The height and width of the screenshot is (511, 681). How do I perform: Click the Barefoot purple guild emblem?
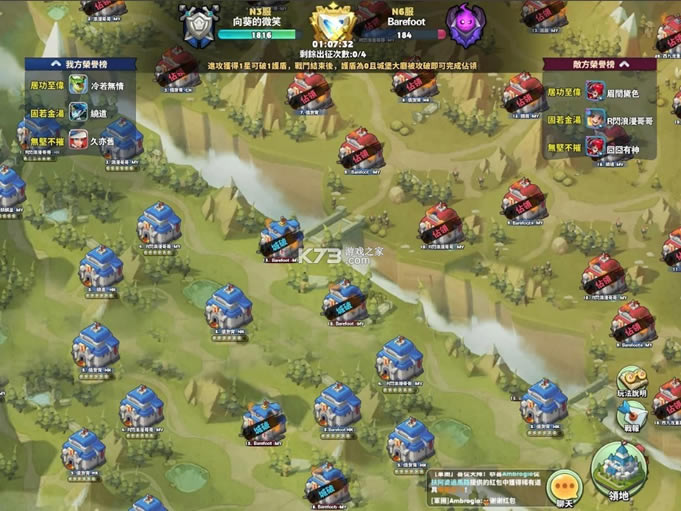click(x=466, y=26)
